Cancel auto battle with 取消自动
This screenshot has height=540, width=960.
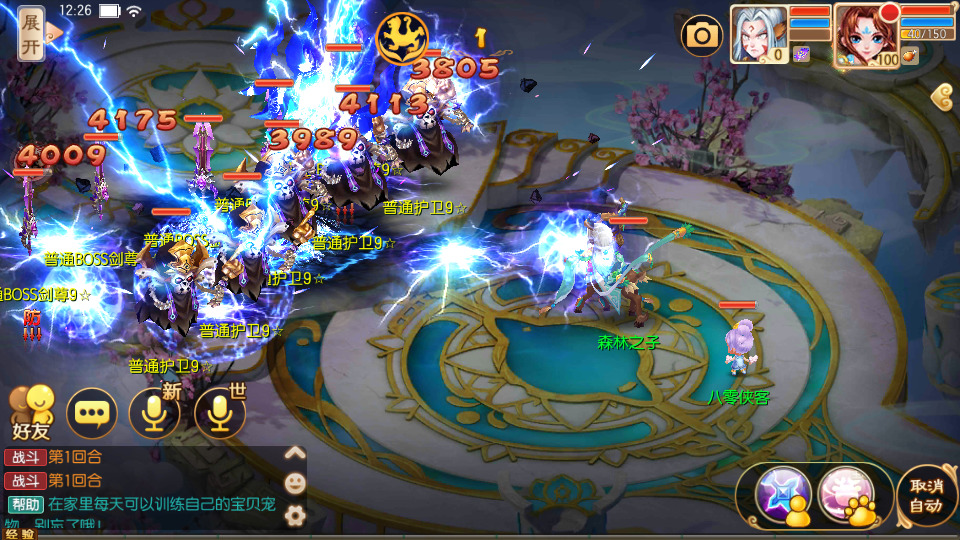point(925,495)
